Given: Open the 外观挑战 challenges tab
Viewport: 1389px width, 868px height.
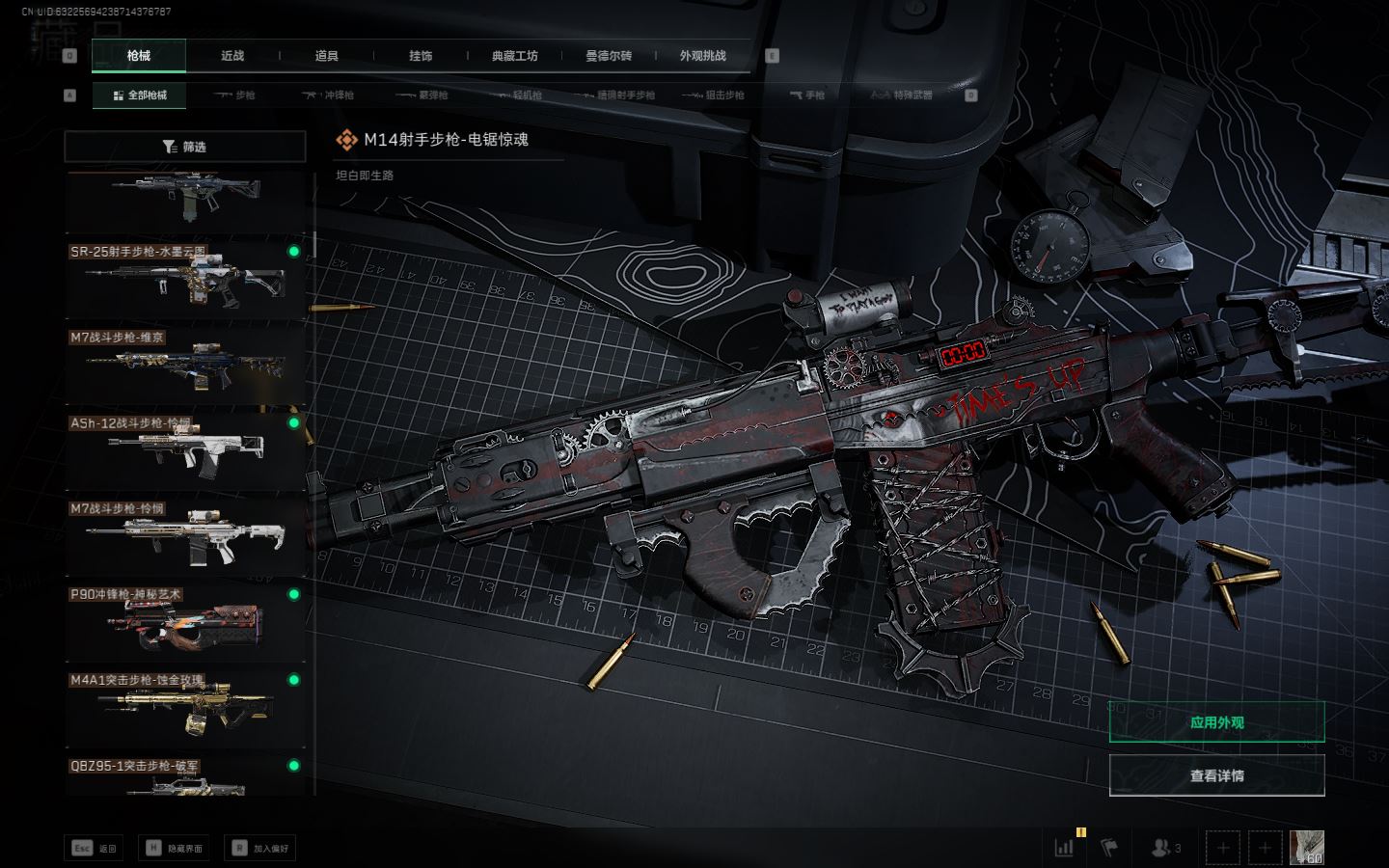Looking at the screenshot, I should pyautogui.click(x=702, y=56).
